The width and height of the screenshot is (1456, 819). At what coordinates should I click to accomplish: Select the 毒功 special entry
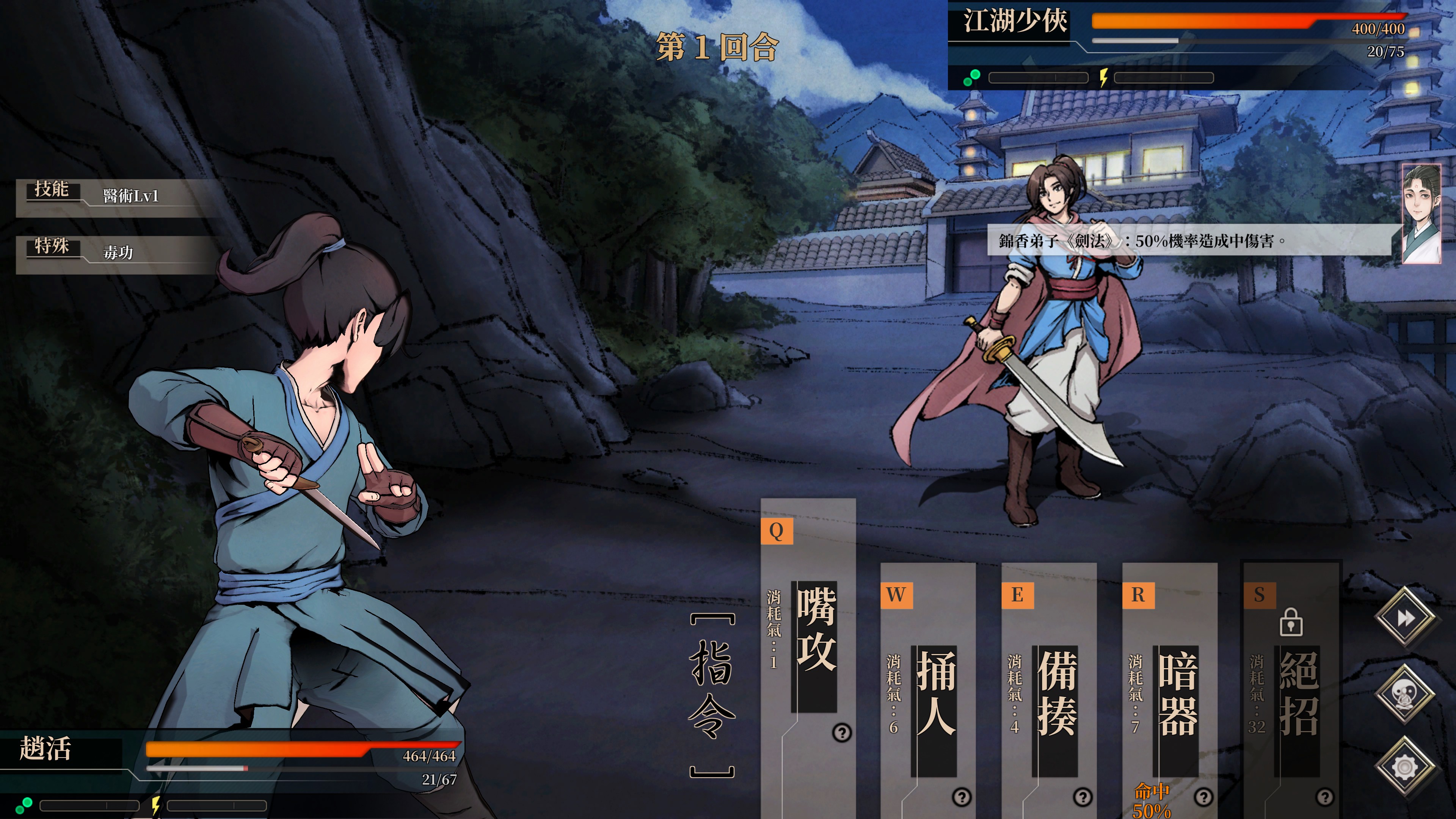pyautogui.click(x=118, y=253)
